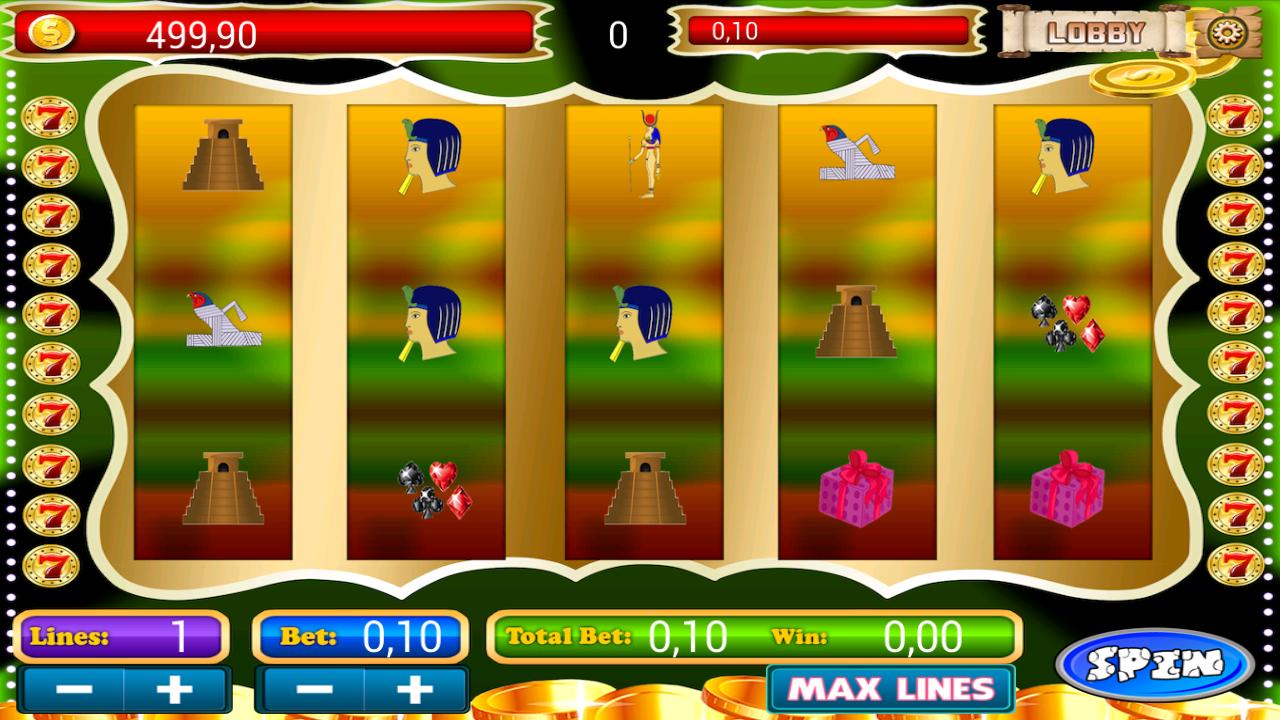The height and width of the screenshot is (720, 1280).
Task: Click the pink gift box symbol on reel five
Action: coord(1069,491)
